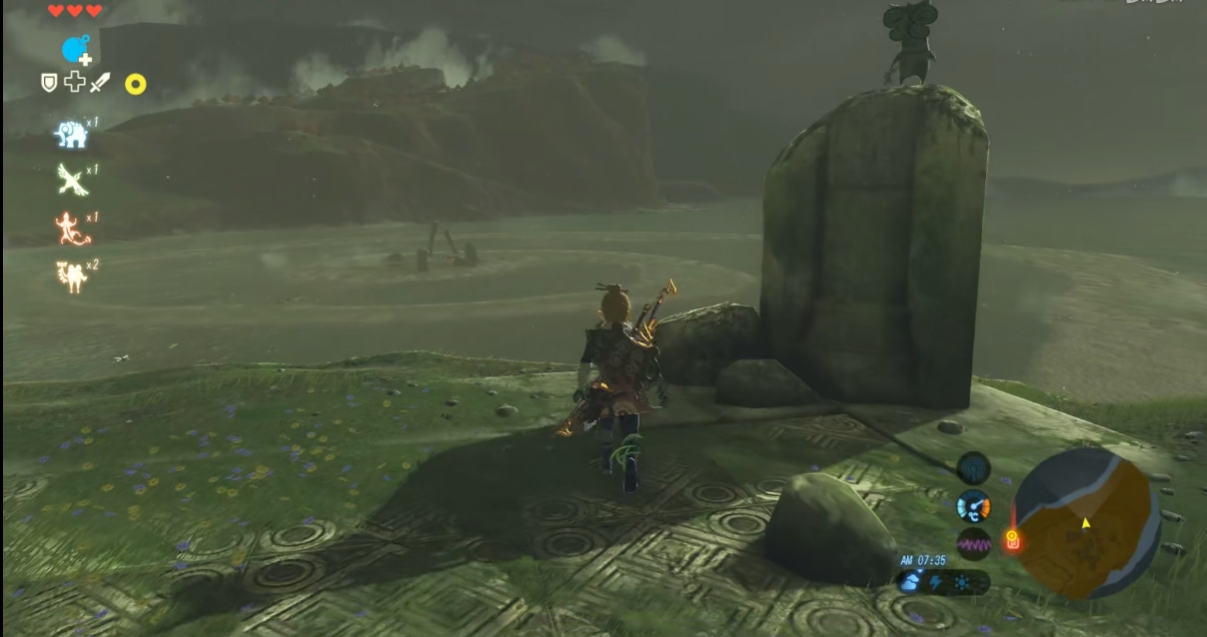Select the lightning bolt forecast icon

(x=934, y=583)
